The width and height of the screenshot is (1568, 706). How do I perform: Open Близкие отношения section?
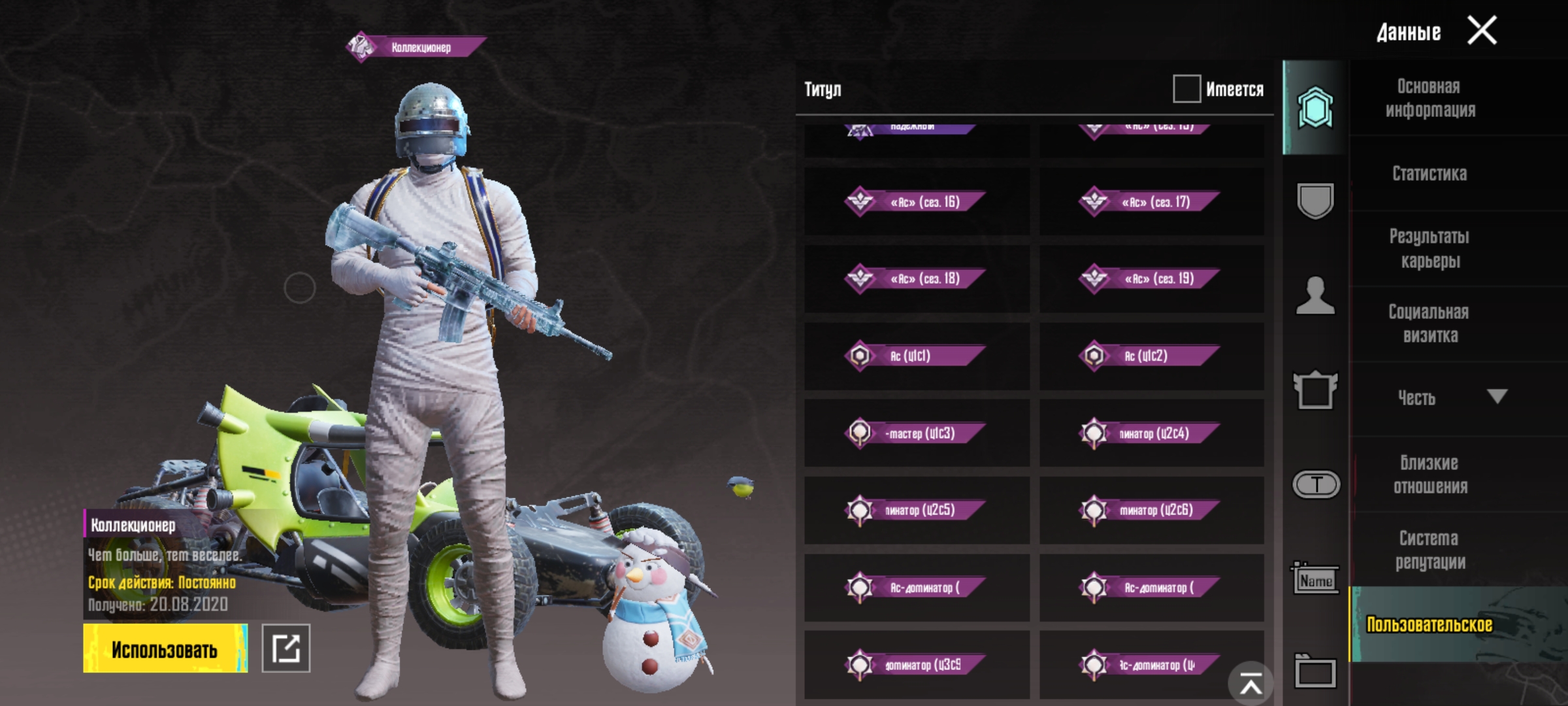click(1429, 475)
